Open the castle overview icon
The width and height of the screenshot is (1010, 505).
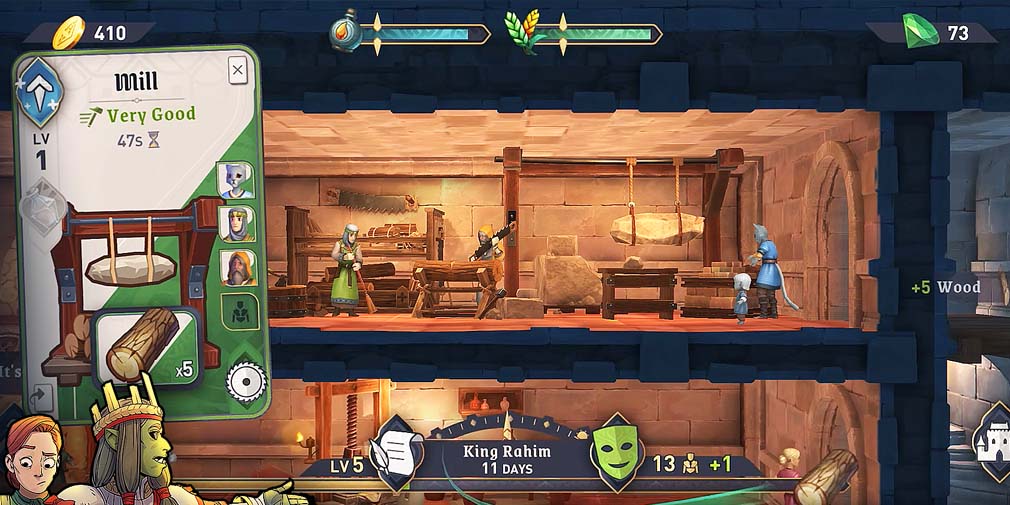coord(993,440)
